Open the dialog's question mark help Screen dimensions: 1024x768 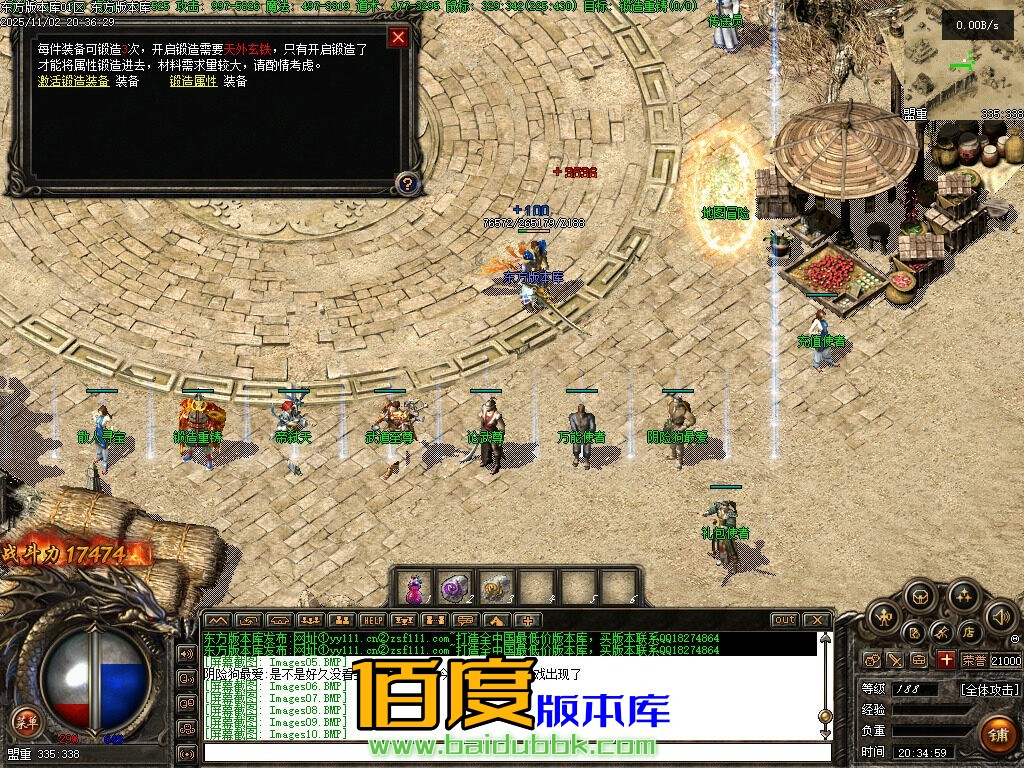point(406,183)
